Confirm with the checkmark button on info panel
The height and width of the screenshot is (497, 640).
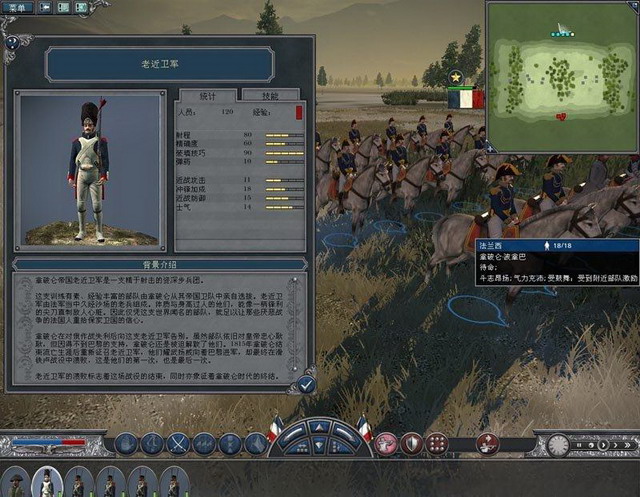pyautogui.click(x=307, y=384)
